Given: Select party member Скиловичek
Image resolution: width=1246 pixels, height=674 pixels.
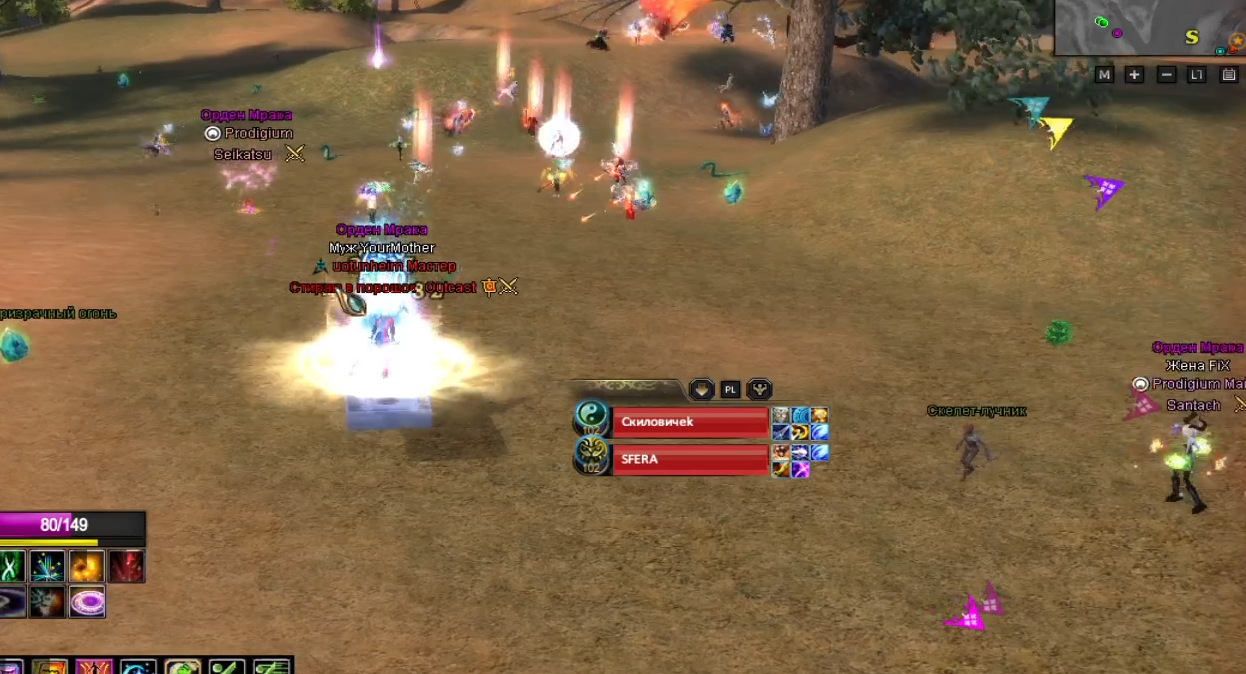Looking at the screenshot, I should 690,422.
